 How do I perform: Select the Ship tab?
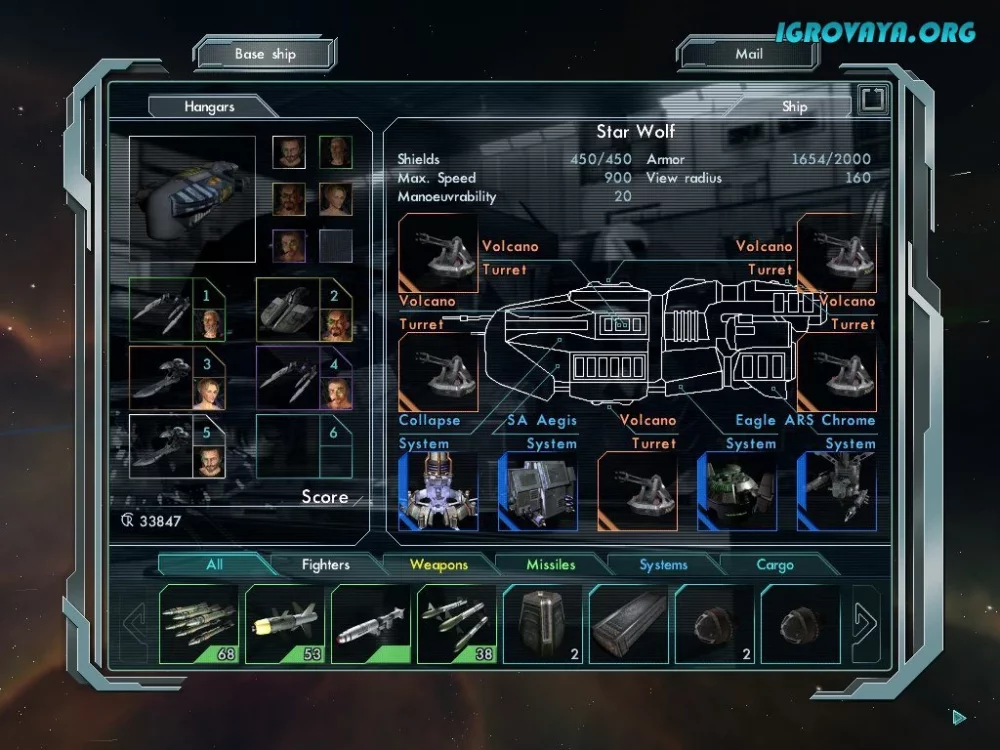(x=794, y=107)
